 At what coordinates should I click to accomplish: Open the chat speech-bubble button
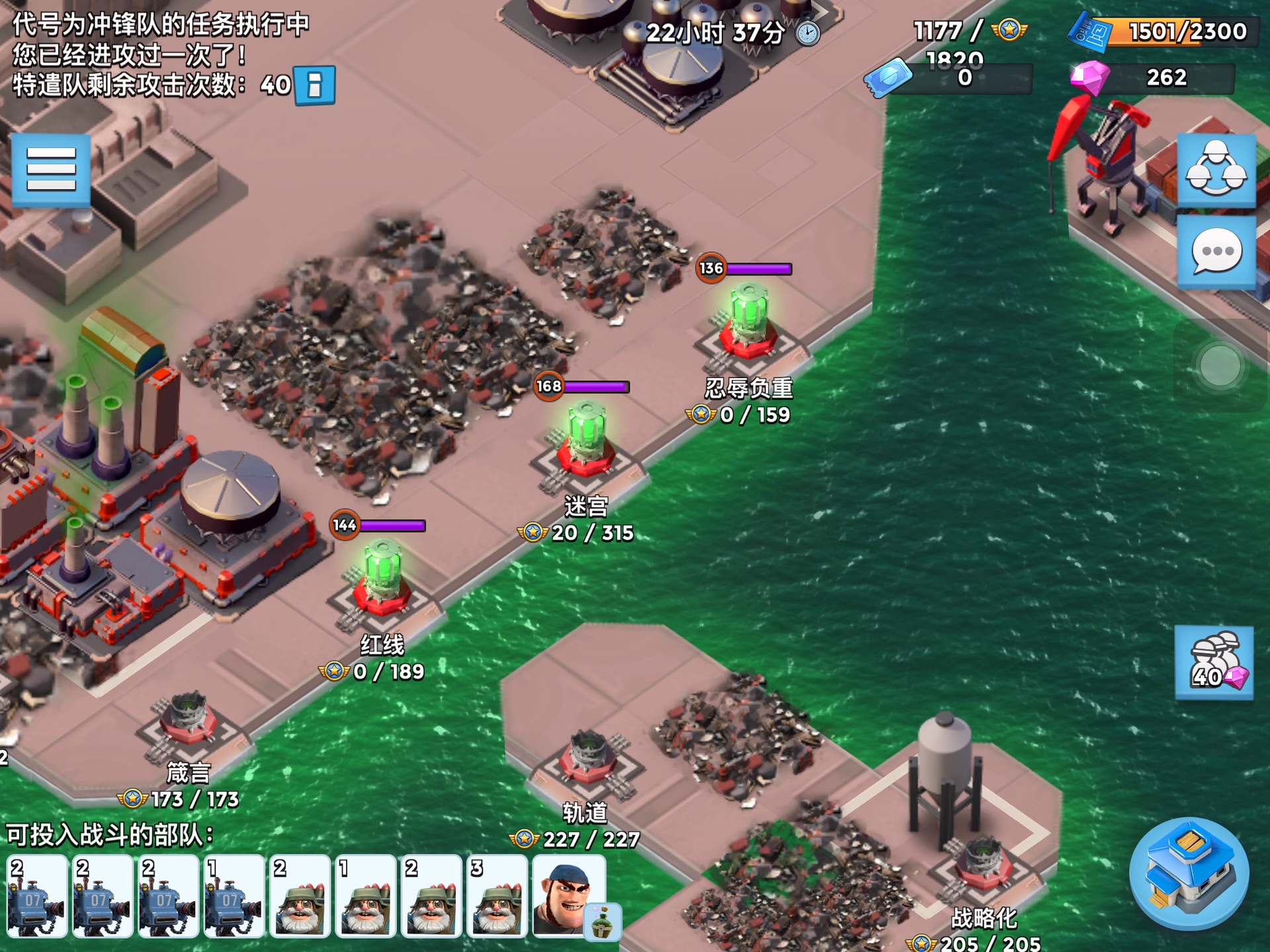(1216, 252)
